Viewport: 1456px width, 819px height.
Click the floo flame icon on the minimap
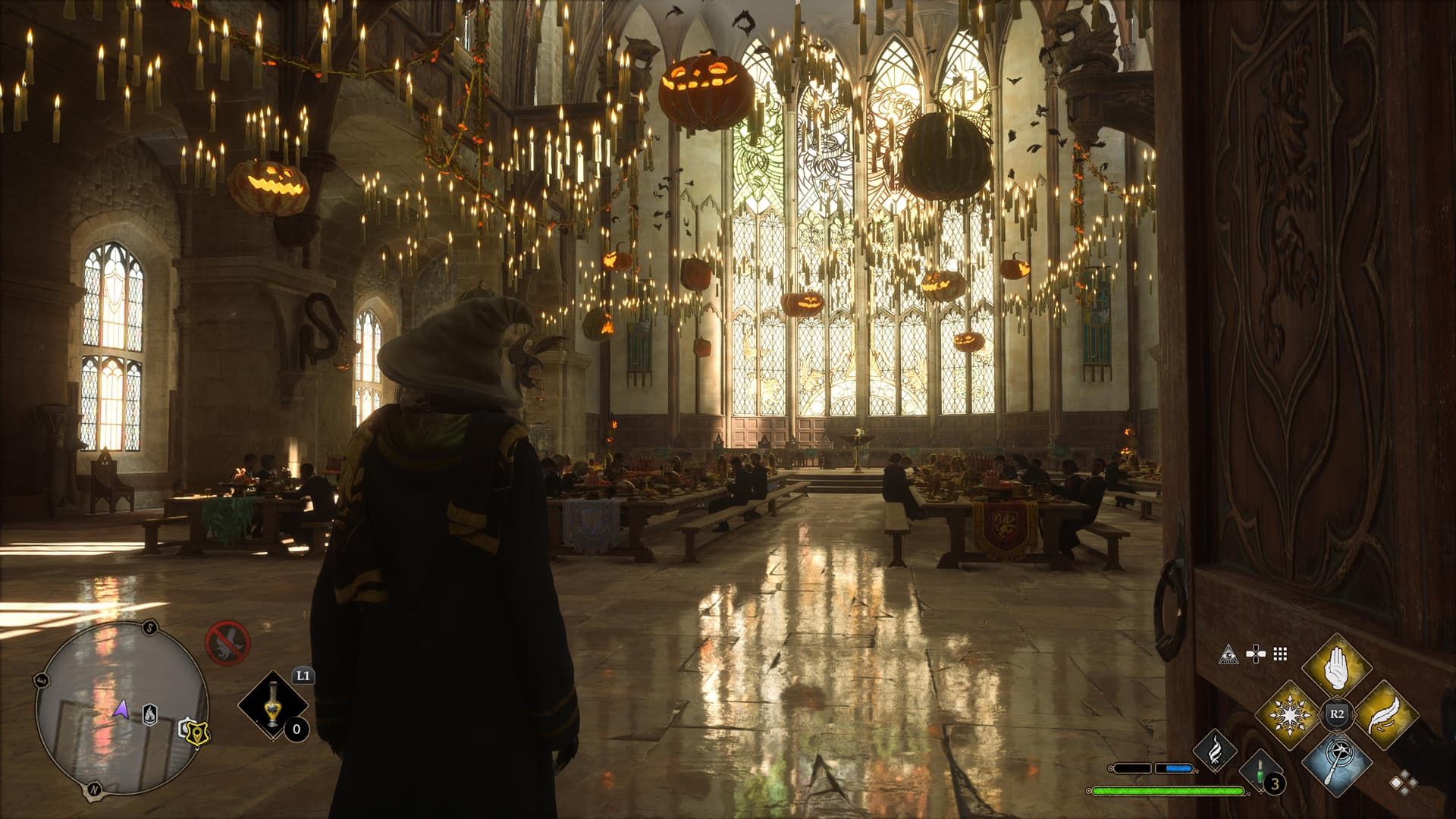tap(149, 714)
